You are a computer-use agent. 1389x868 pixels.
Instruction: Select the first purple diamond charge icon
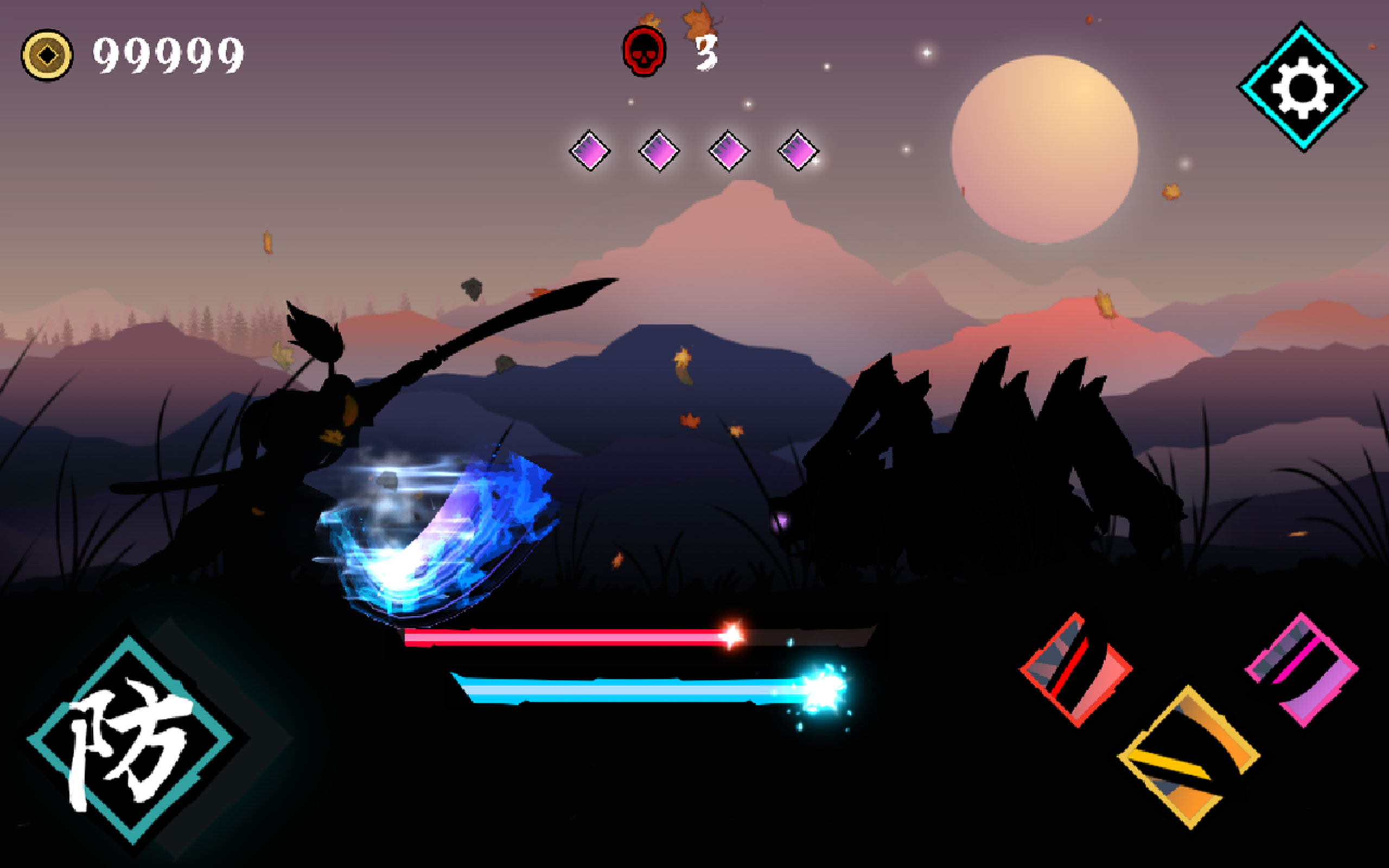pyautogui.click(x=591, y=150)
